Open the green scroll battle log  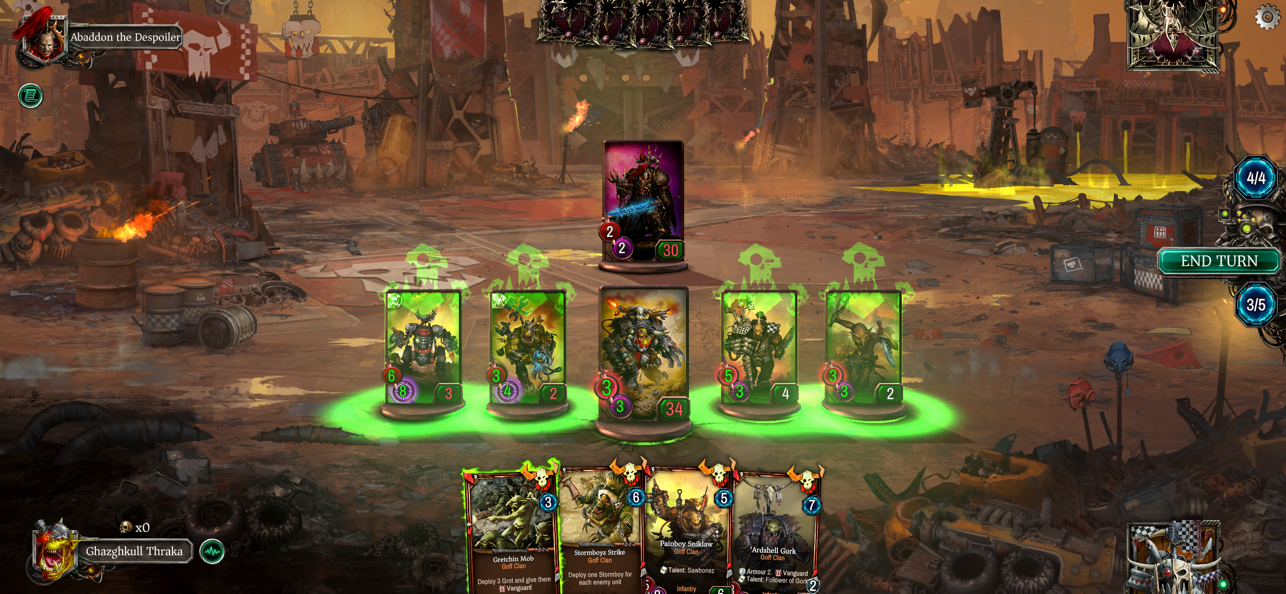pyautogui.click(x=30, y=96)
